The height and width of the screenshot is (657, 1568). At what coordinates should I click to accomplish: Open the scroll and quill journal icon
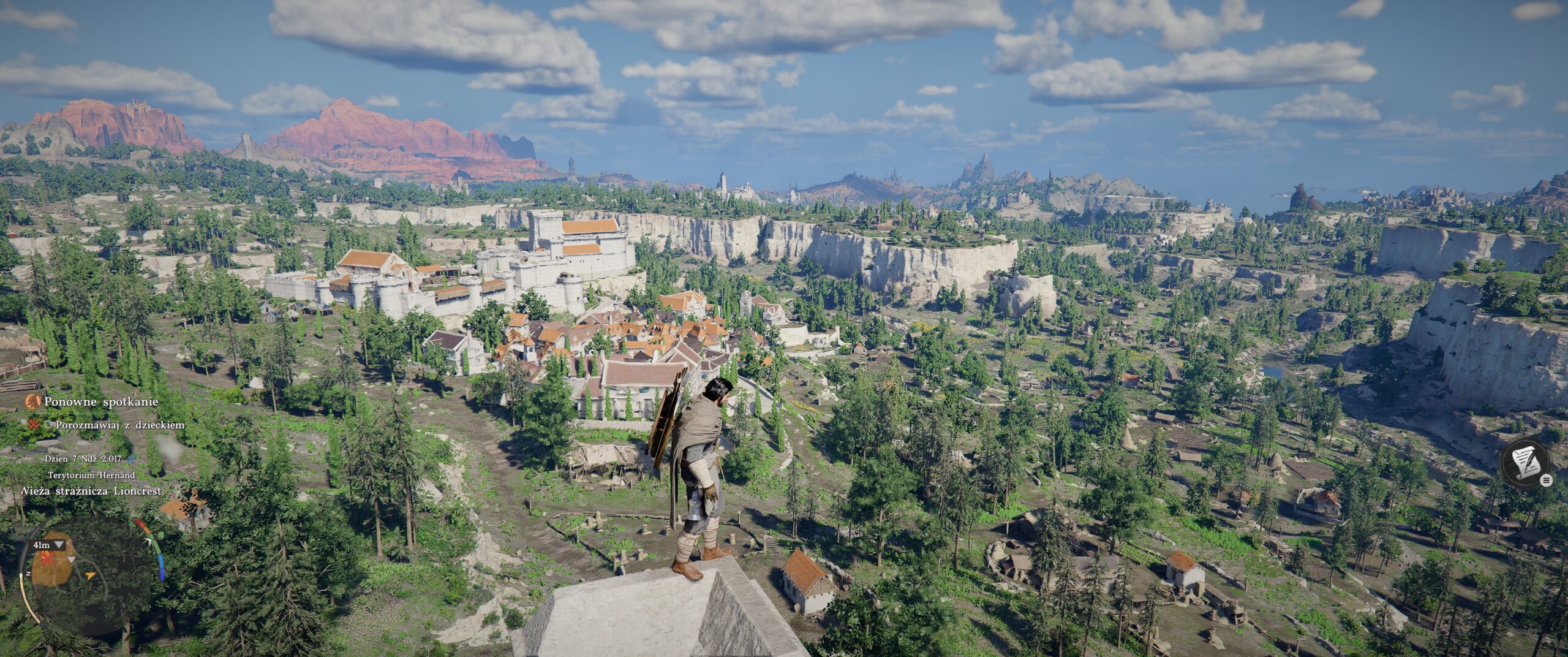(x=1525, y=463)
